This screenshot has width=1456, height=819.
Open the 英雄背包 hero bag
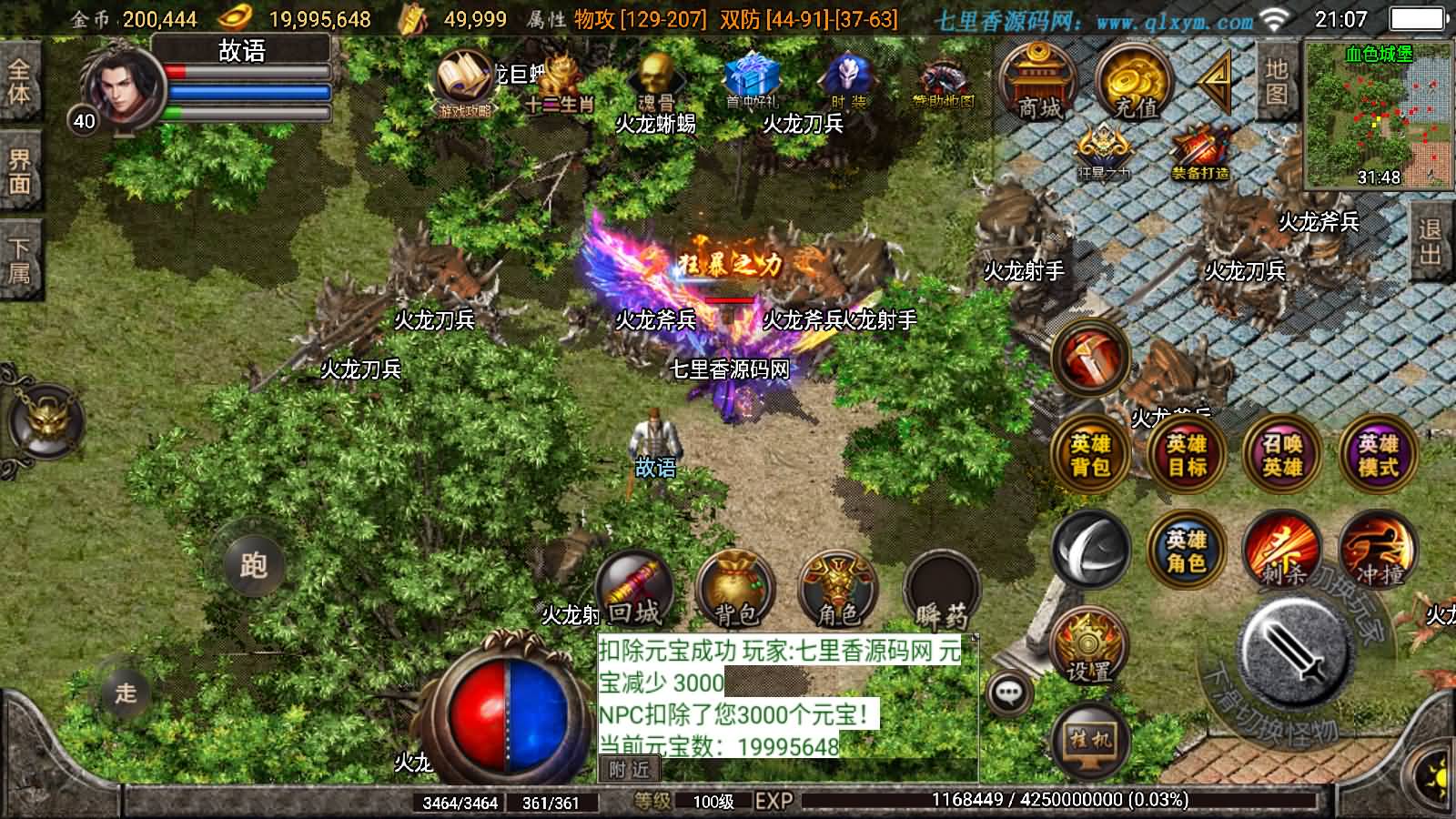point(1090,453)
